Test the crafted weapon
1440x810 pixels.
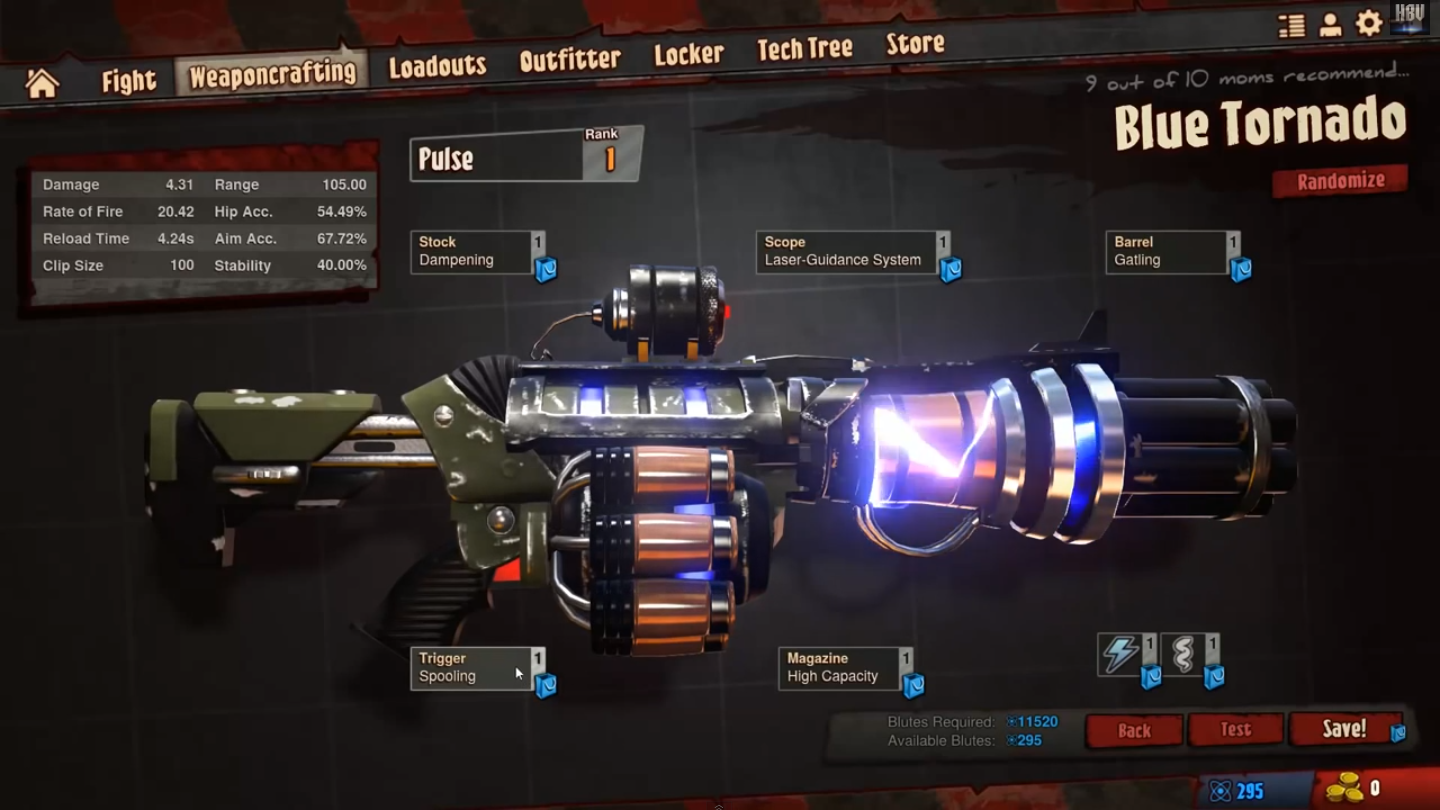1235,730
